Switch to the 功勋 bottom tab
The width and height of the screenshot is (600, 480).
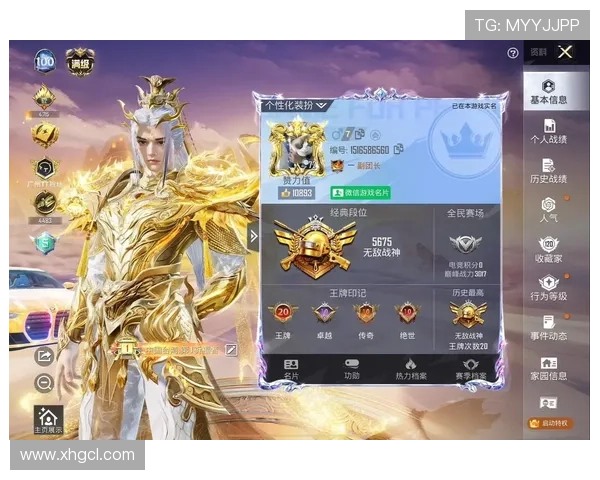pos(351,369)
